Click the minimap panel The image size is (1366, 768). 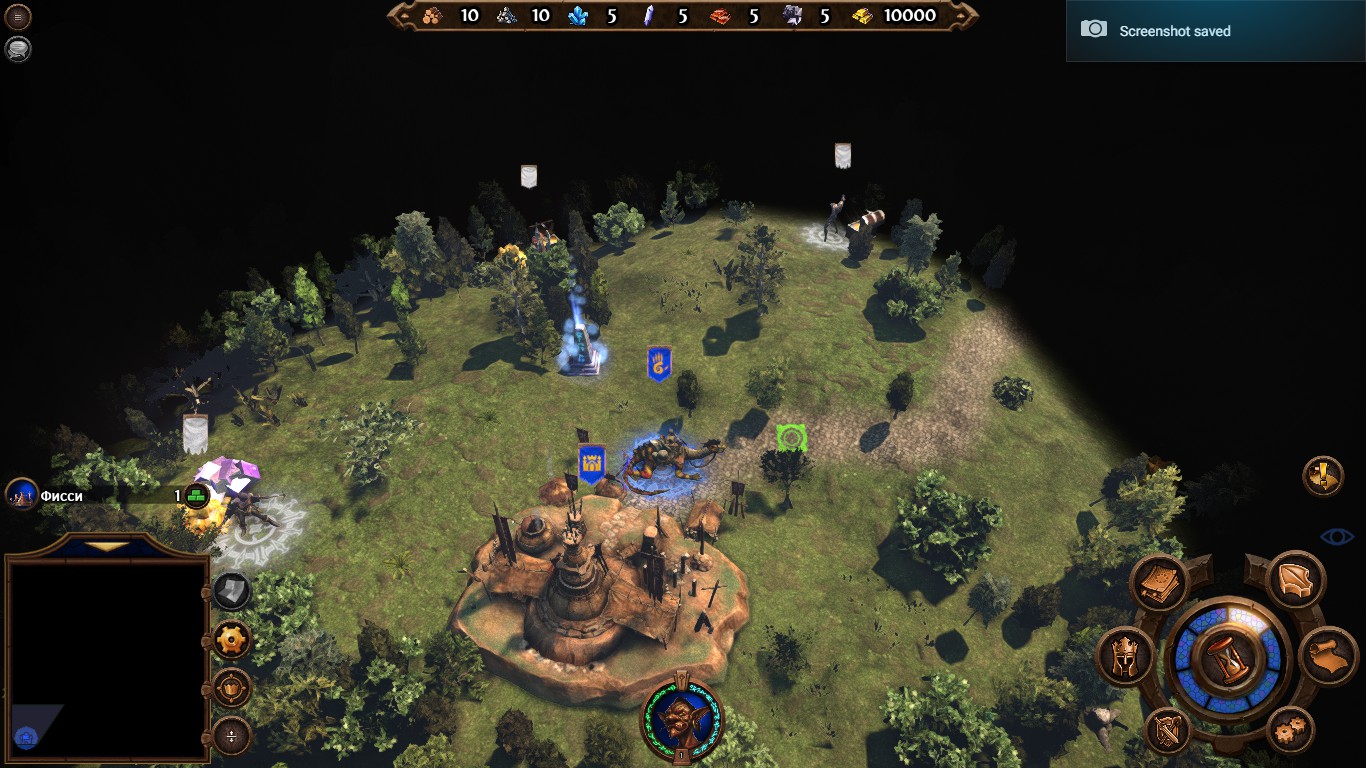[107, 658]
